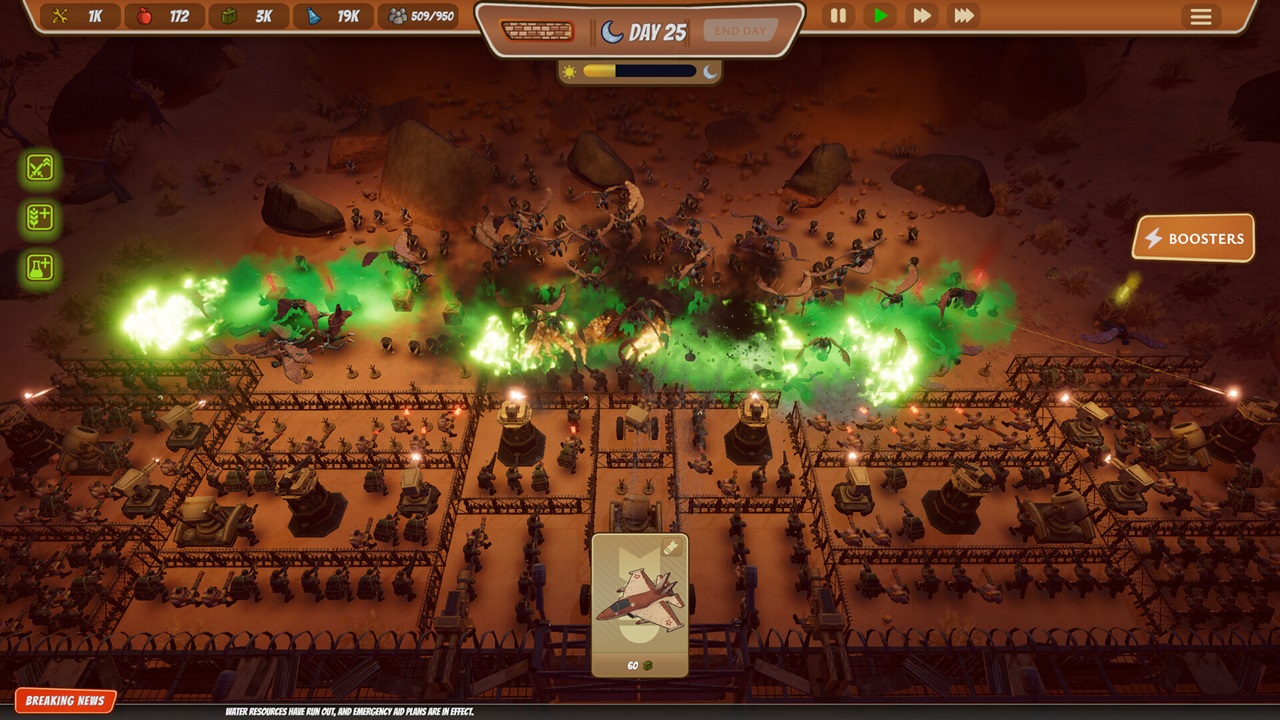The height and width of the screenshot is (720, 1280).
Task: Open the Boosters panel
Action: coord(1194,238)
